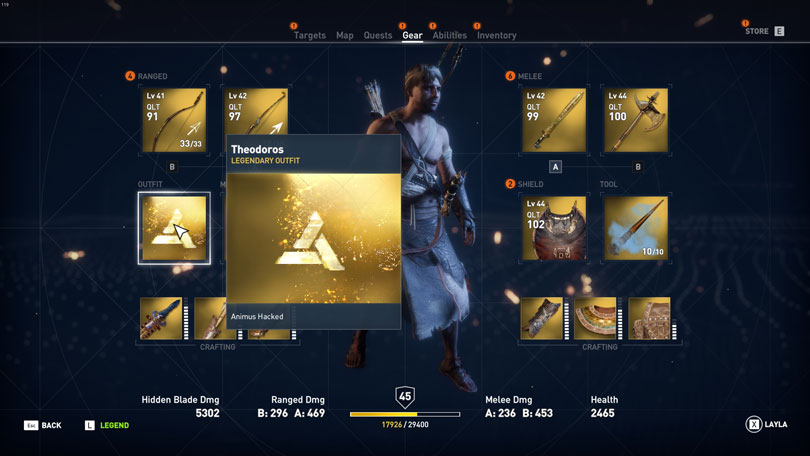Go to the Quests tab
Screen dimensions: 810x456
coord(378,35)
